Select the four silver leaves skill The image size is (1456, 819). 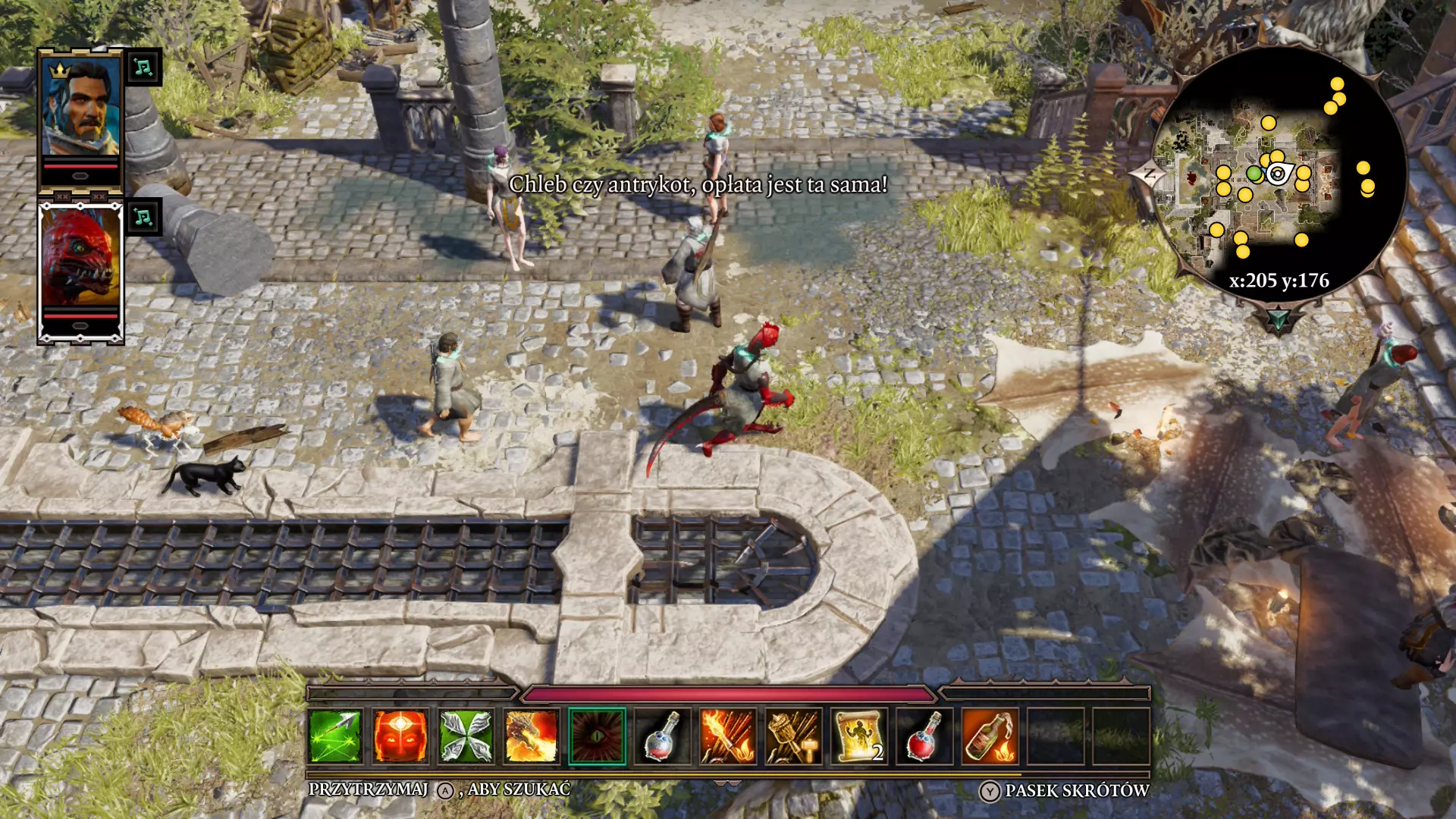pos(466,736)
